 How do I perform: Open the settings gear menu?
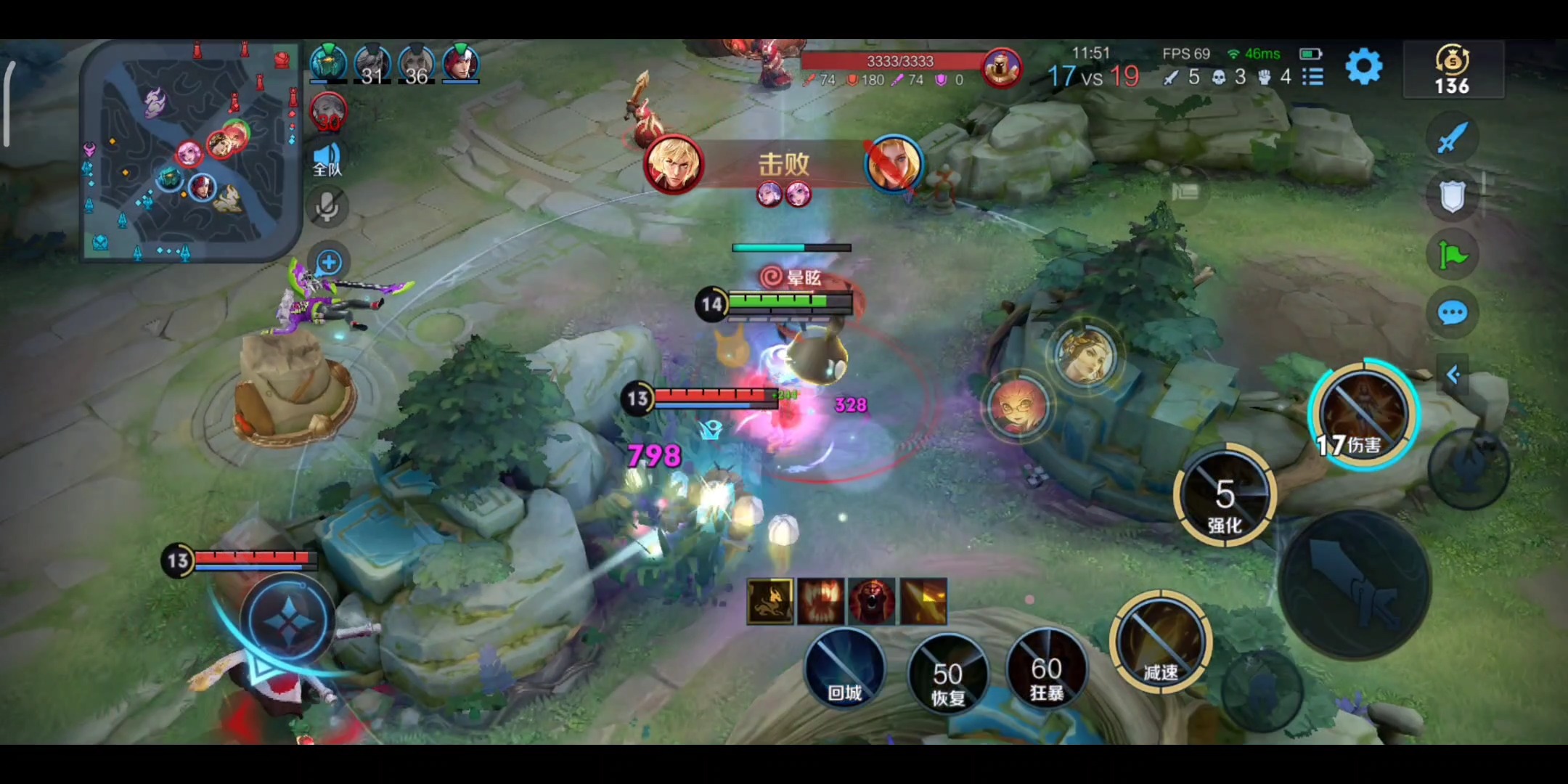pyautogui.click(x=1364, y=68)
